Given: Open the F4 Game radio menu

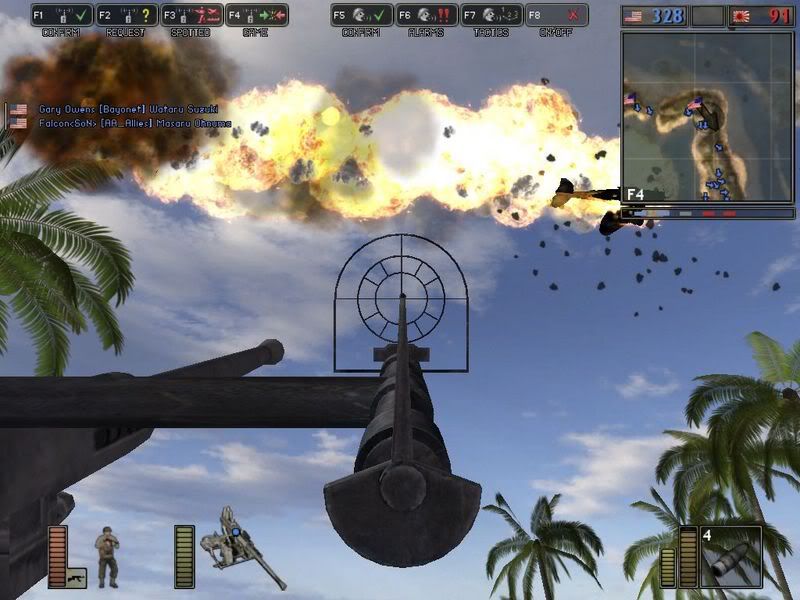Looking at the screenshot, I should pyautogui.click(x=255, y=16).
